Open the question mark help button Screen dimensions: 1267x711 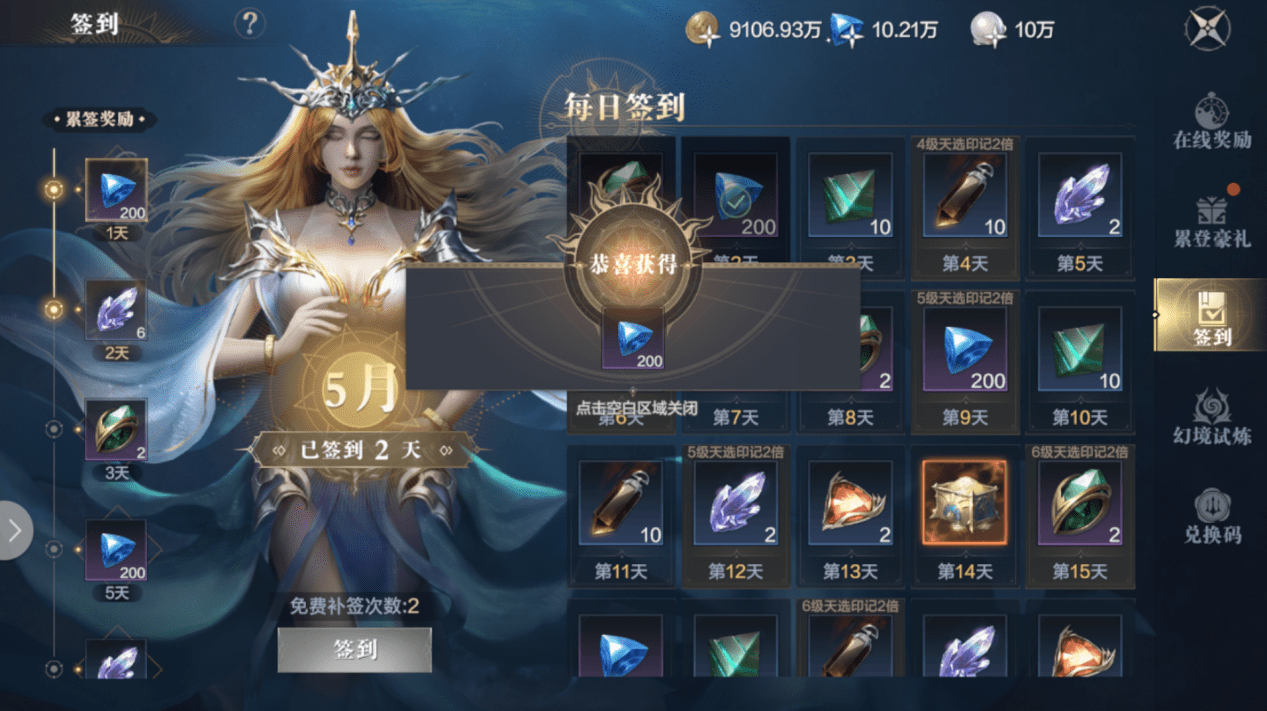pos(249,24)
